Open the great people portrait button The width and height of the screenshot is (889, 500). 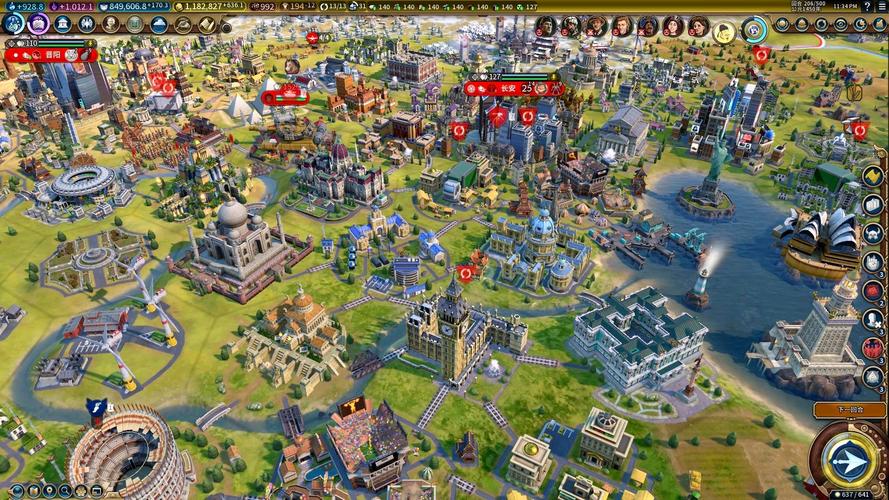pos(110,24)
